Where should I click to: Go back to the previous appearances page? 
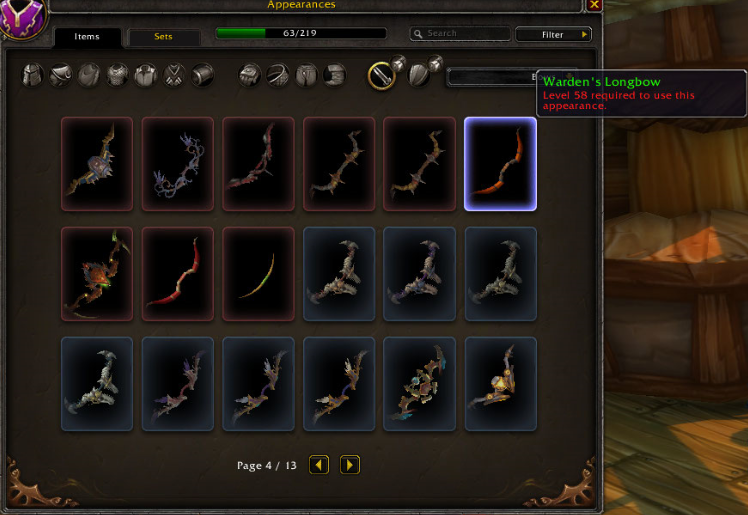[319, 465]
